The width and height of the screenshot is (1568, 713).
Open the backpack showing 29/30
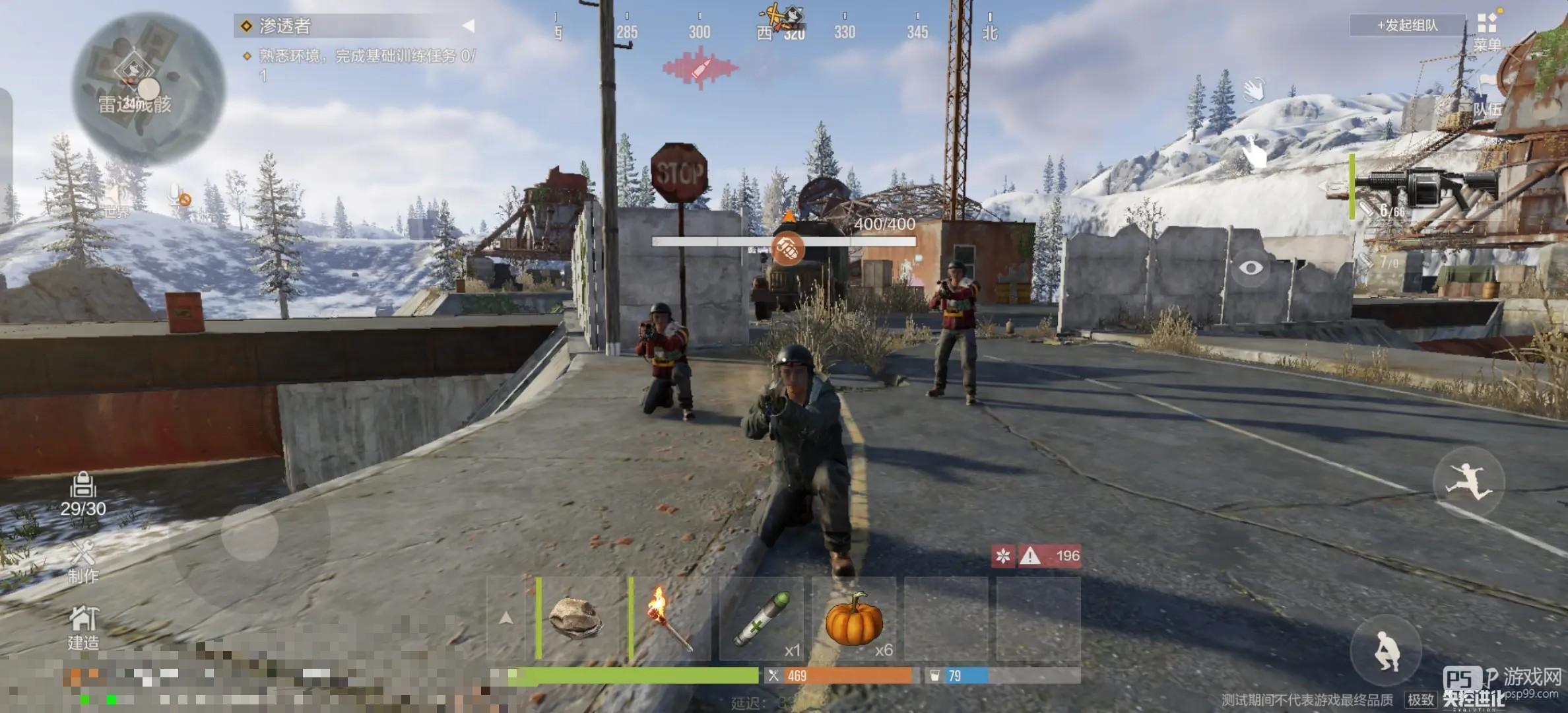tap(82, 494)
